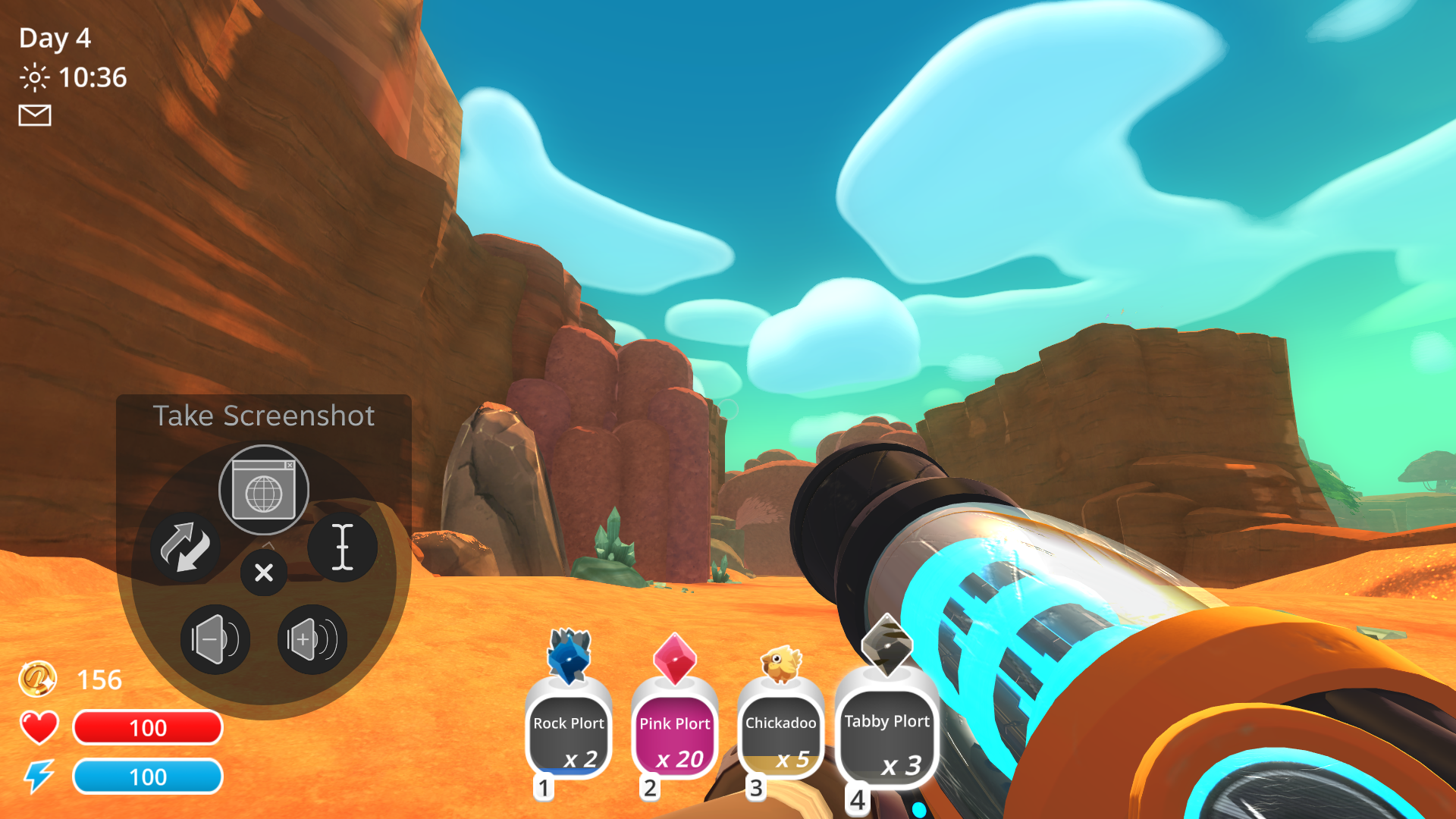Decrease volume with the minus speaker
This screenshot has height=819, width=1456.
click(215, 639)
